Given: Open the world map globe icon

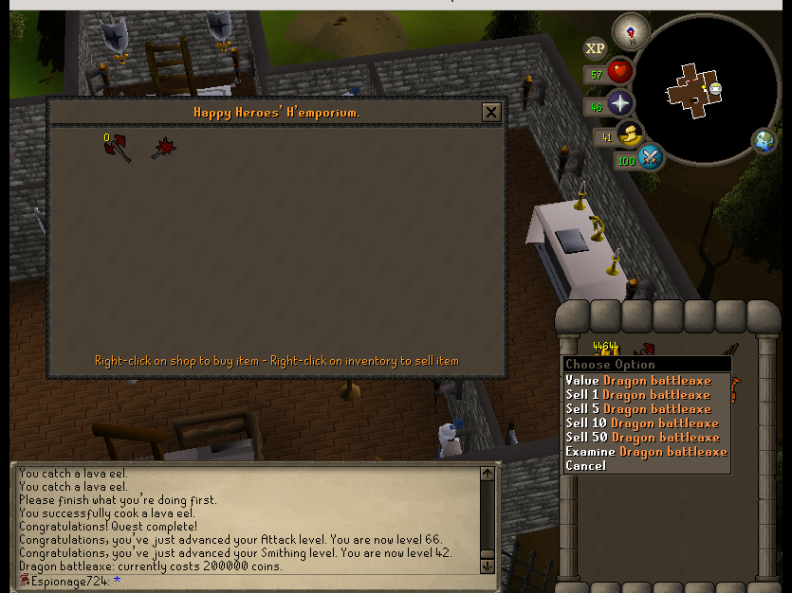Looking at the screenshot, I should click(765, 141).
